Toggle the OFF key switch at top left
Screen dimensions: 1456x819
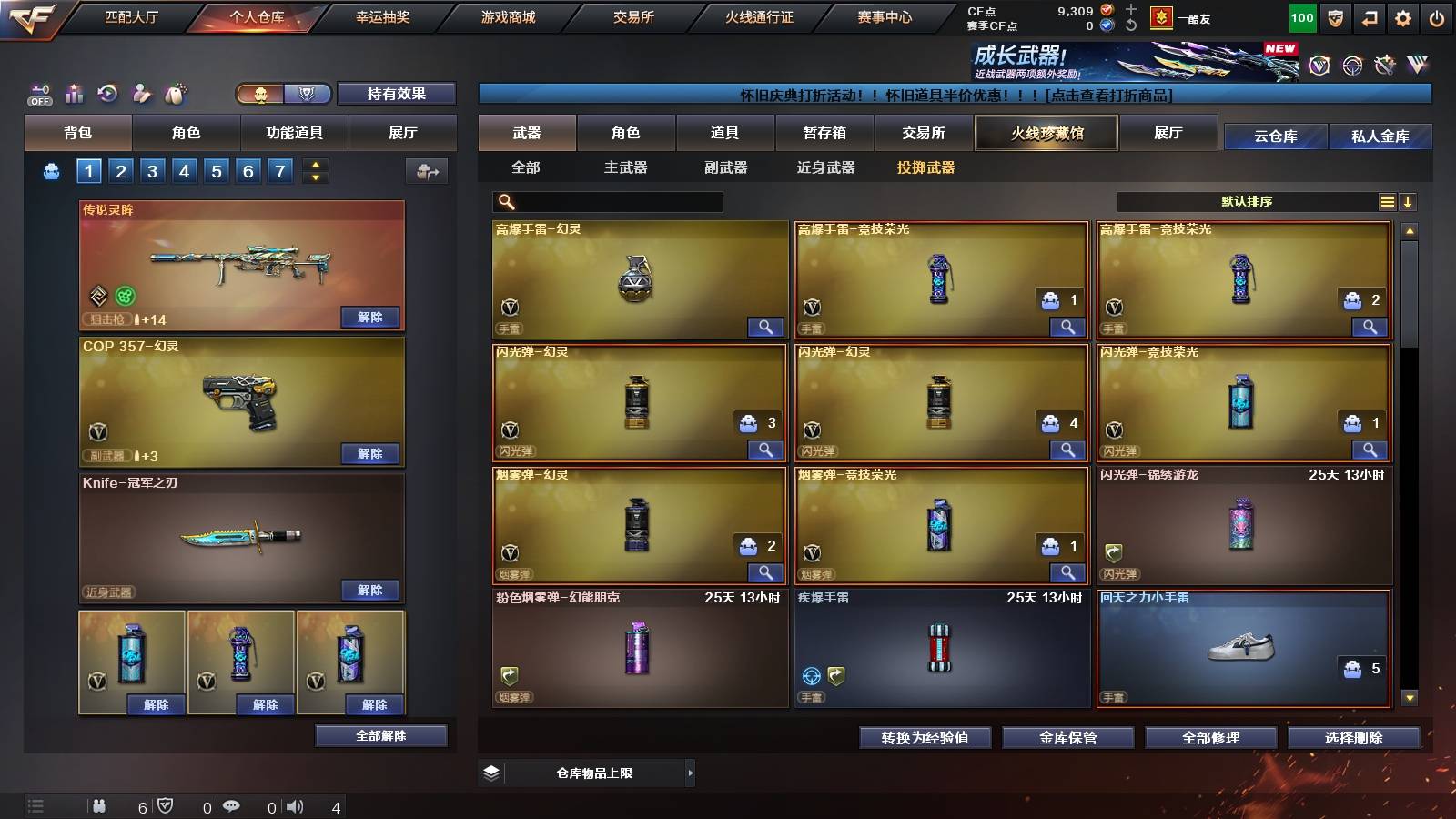[38, 94]
